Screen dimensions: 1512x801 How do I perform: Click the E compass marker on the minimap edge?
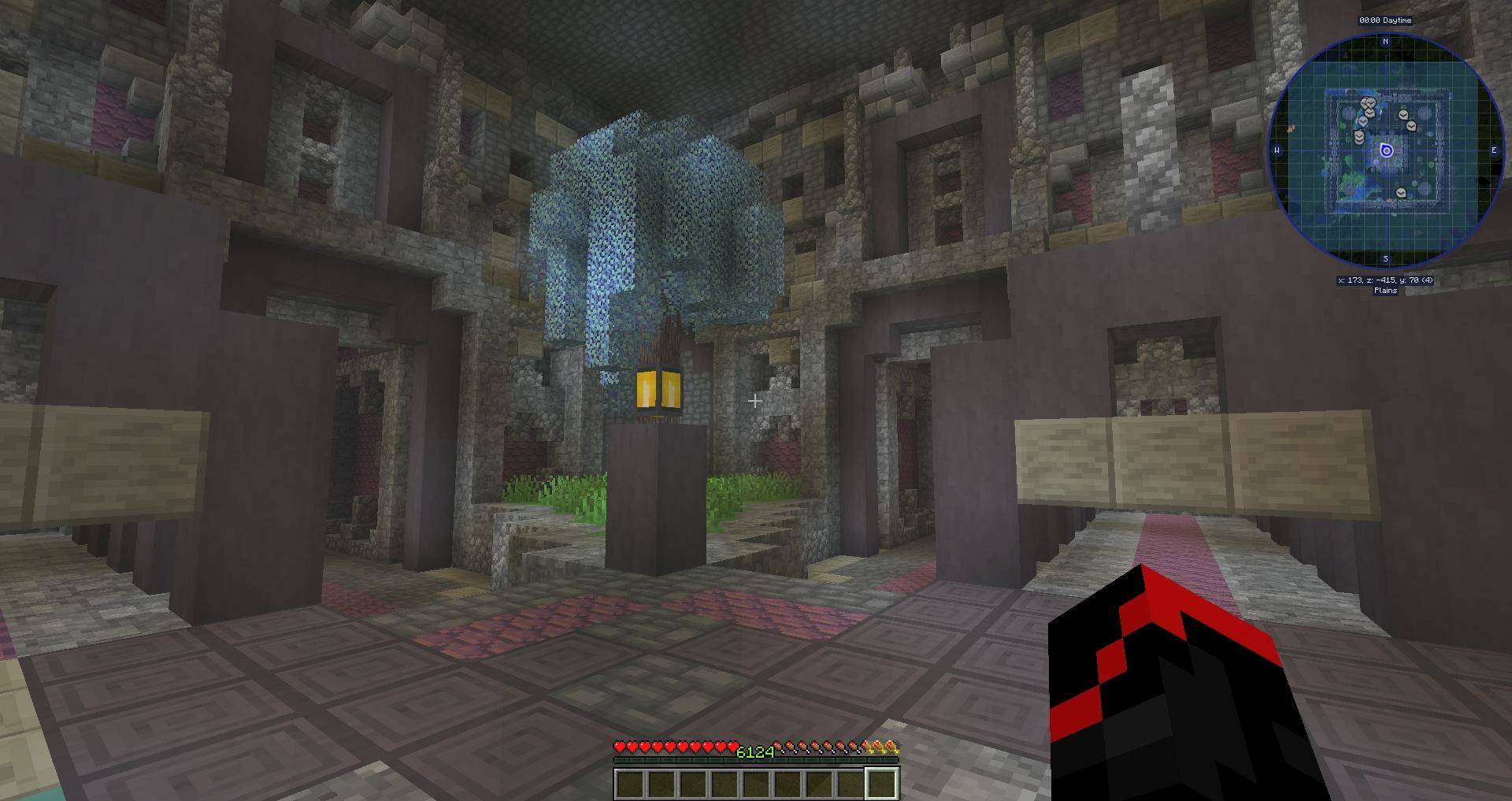[1495, 150]
